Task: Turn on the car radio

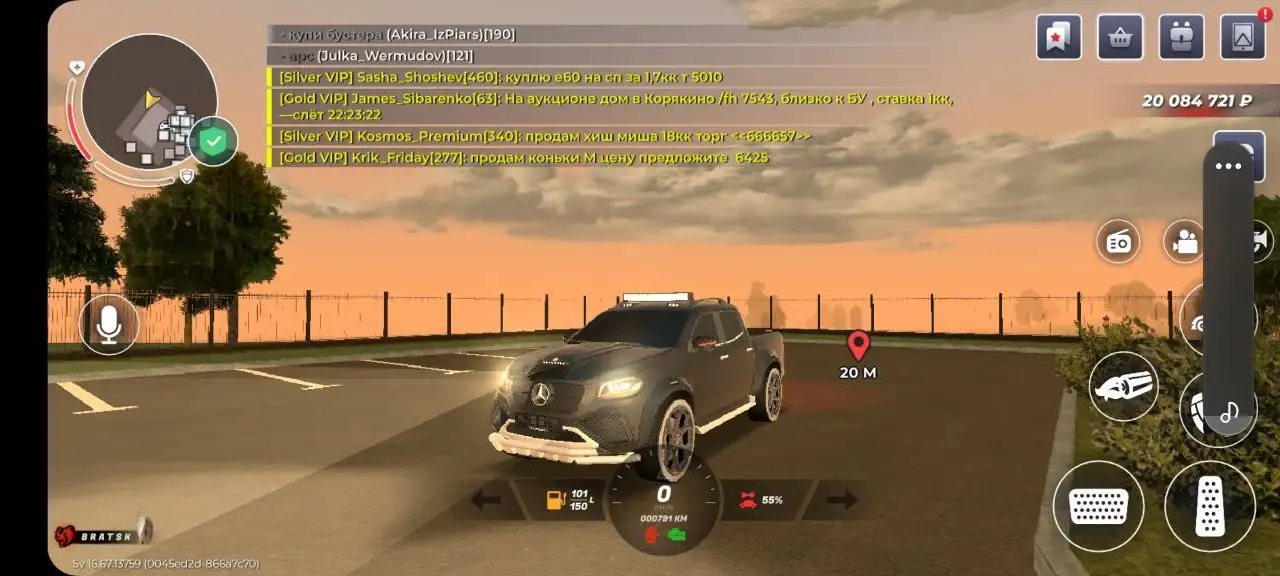Action: tap(1117, 241)
